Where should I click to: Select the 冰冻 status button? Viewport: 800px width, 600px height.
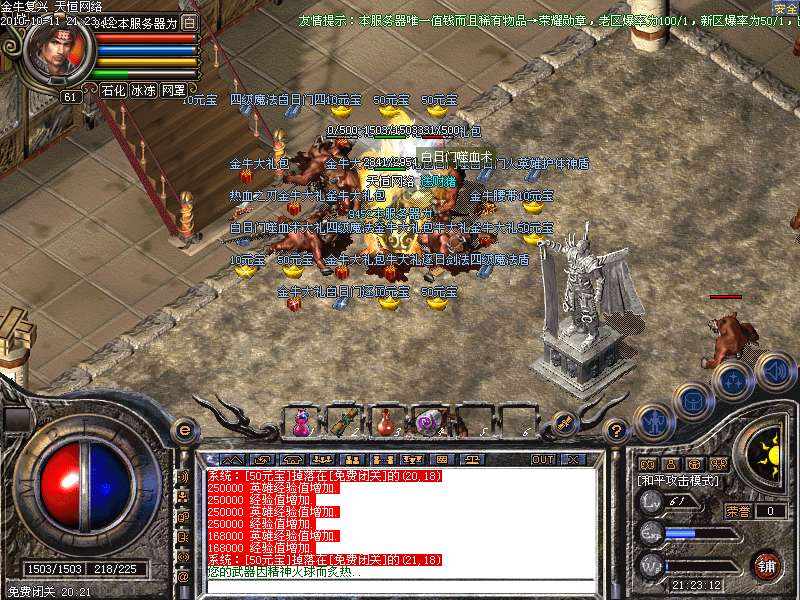tap(143, 90)
